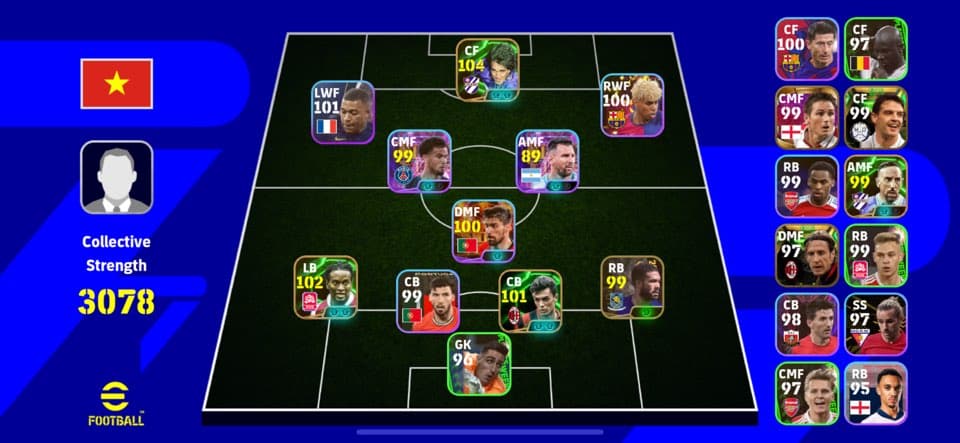Select the SS 97 substitute card

pos(875,325)
